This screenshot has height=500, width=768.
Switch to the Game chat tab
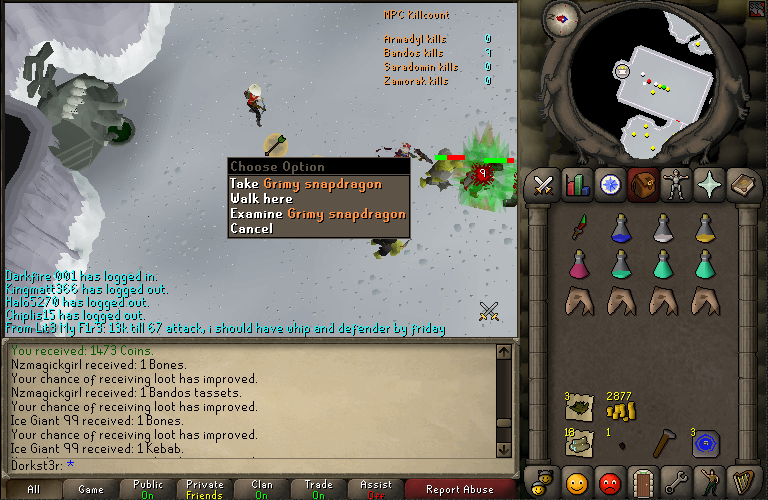(90, 489)
